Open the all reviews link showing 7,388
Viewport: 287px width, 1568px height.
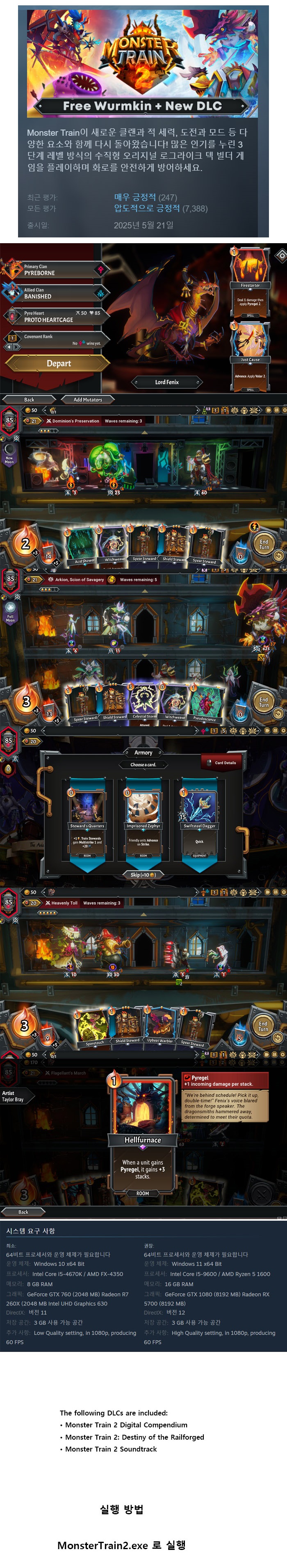coord(161,208)
